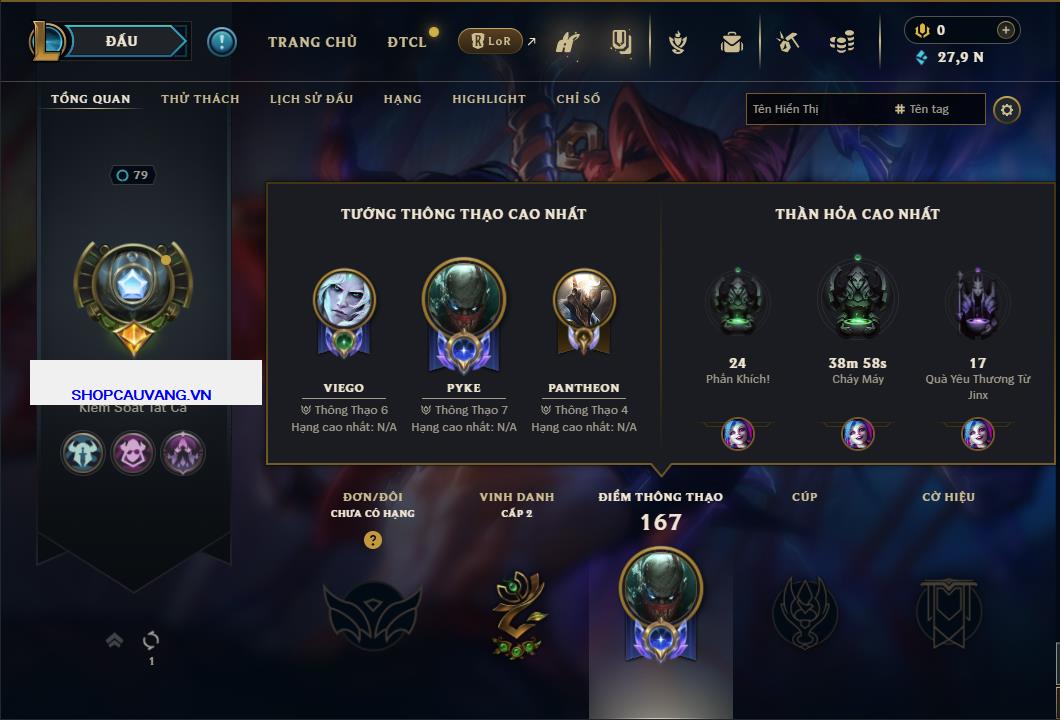Launch the LoR link button

(490, 42)
